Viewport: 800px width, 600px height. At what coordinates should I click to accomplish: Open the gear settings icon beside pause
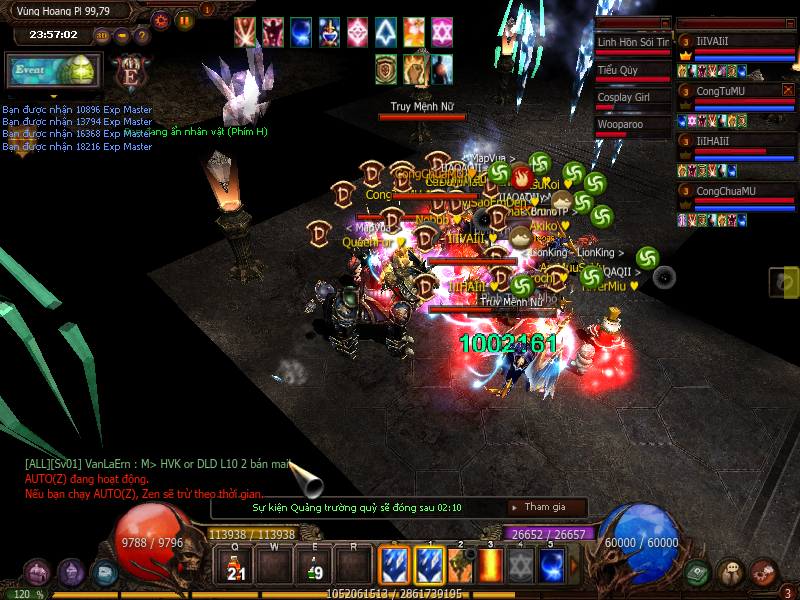[161, 20]
